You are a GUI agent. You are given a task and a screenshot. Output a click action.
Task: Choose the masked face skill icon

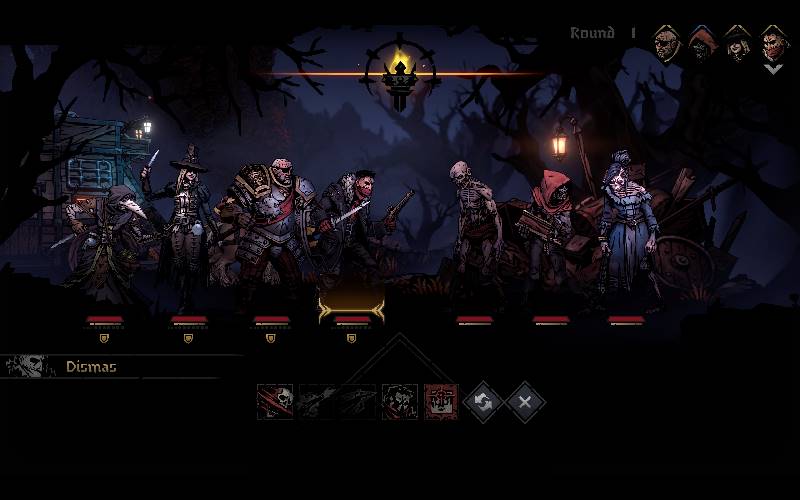tap(399, 402)
